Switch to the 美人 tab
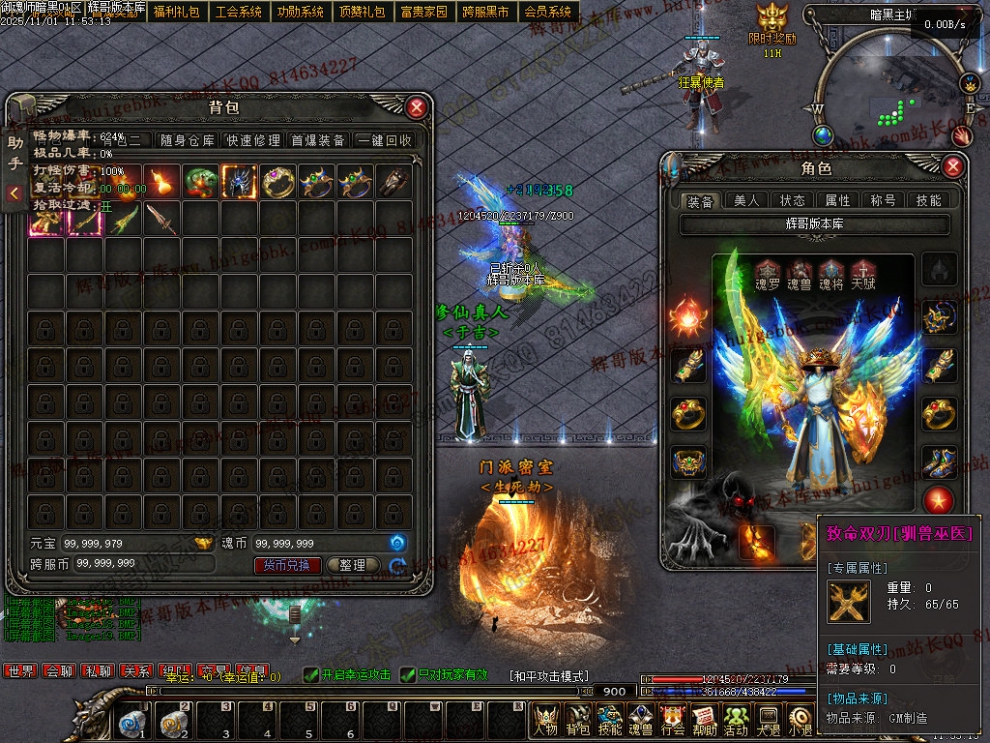 pos(747,201)
